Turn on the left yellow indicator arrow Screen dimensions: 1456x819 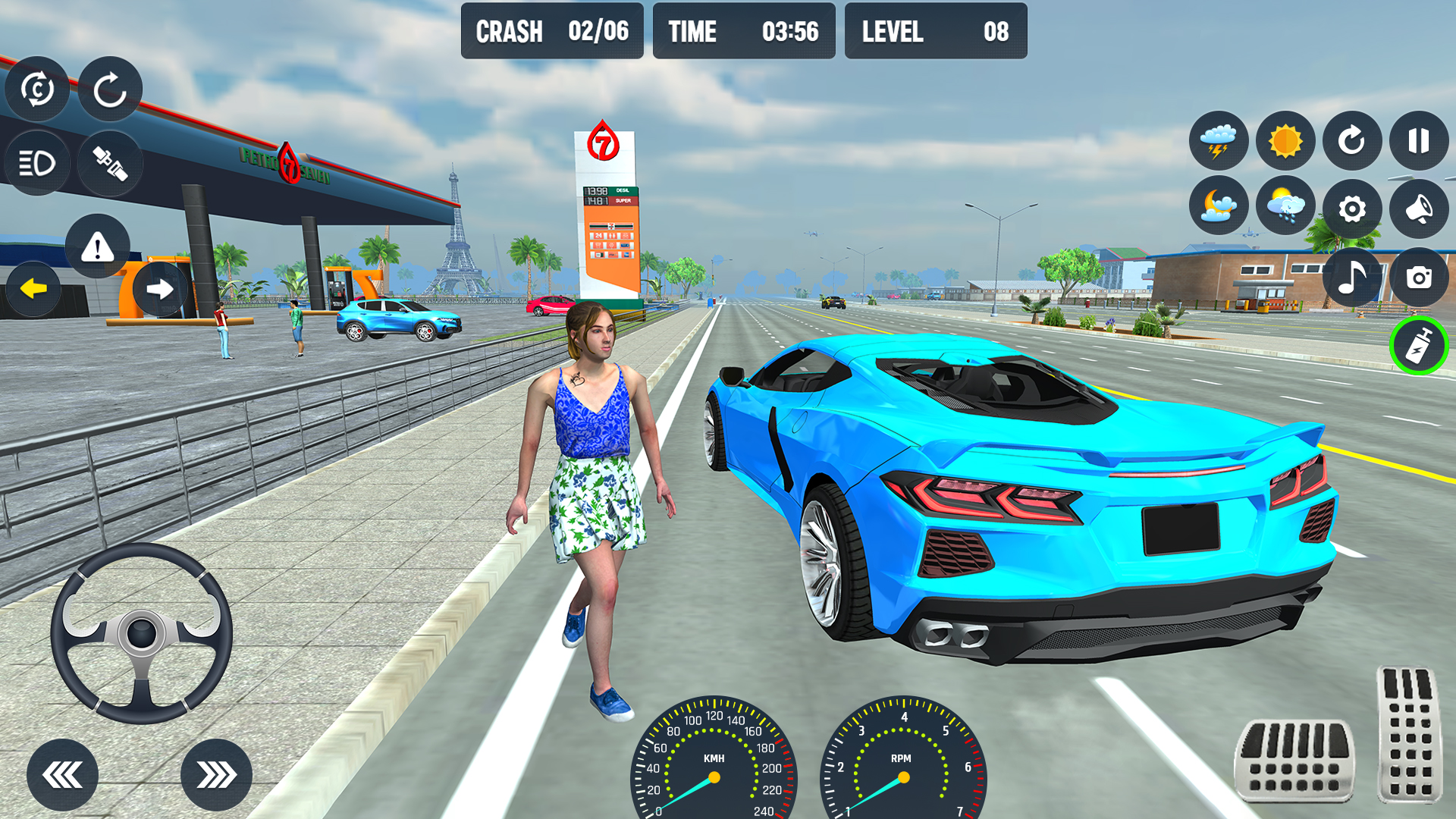(33, 289)
